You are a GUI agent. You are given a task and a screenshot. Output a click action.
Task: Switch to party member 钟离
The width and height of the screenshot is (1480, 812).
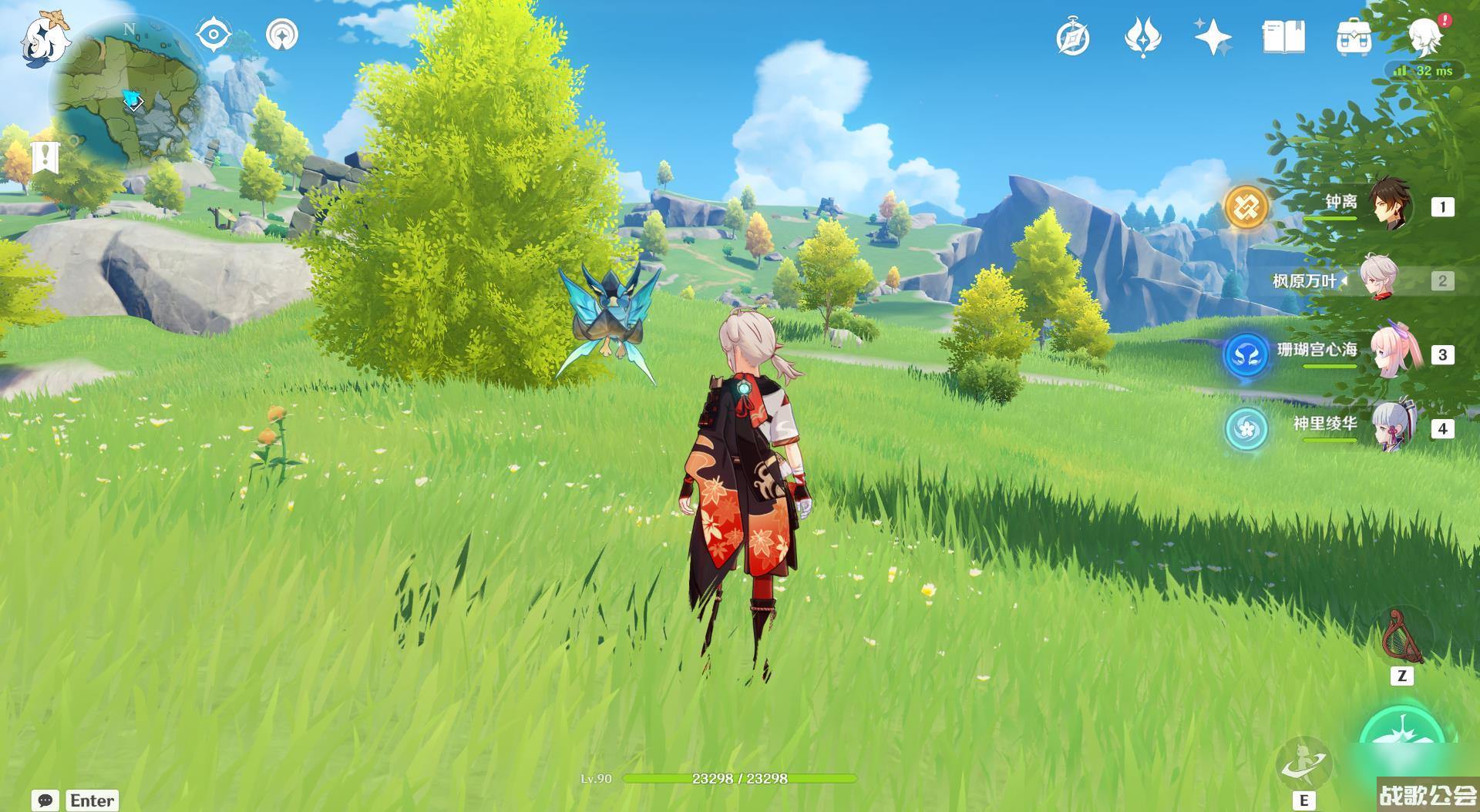1389,206
